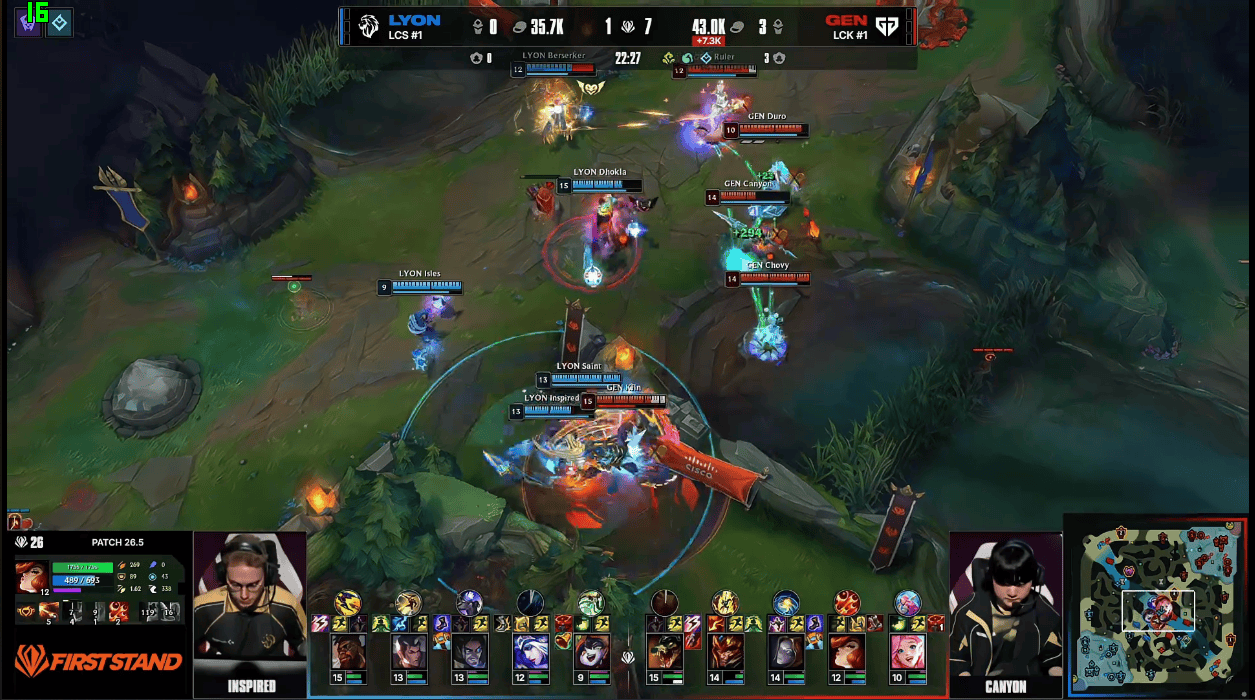Click the LYON lion team logo
The height and width of the screenshot is (700, 1255).
tap(368, 26)
